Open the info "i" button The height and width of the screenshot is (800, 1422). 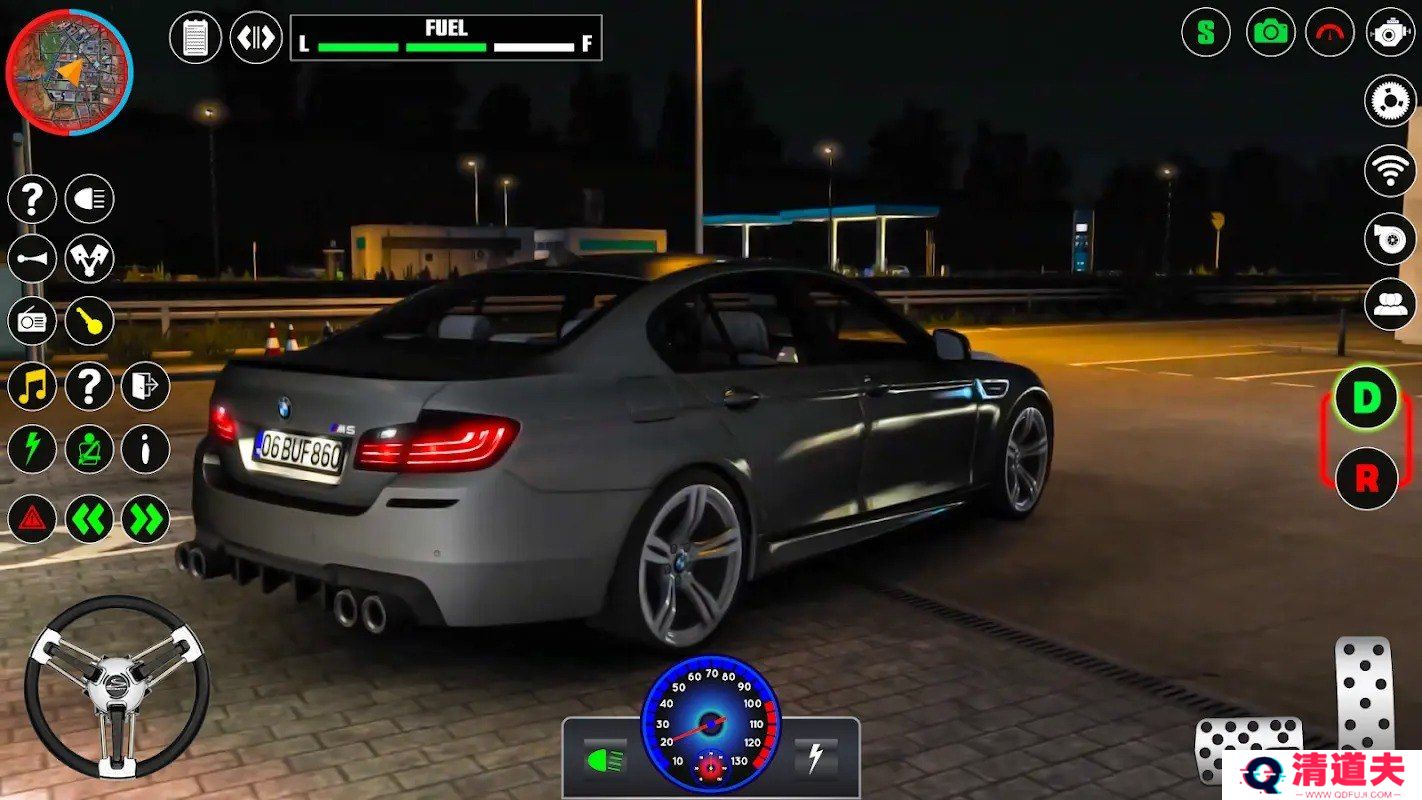146,449
